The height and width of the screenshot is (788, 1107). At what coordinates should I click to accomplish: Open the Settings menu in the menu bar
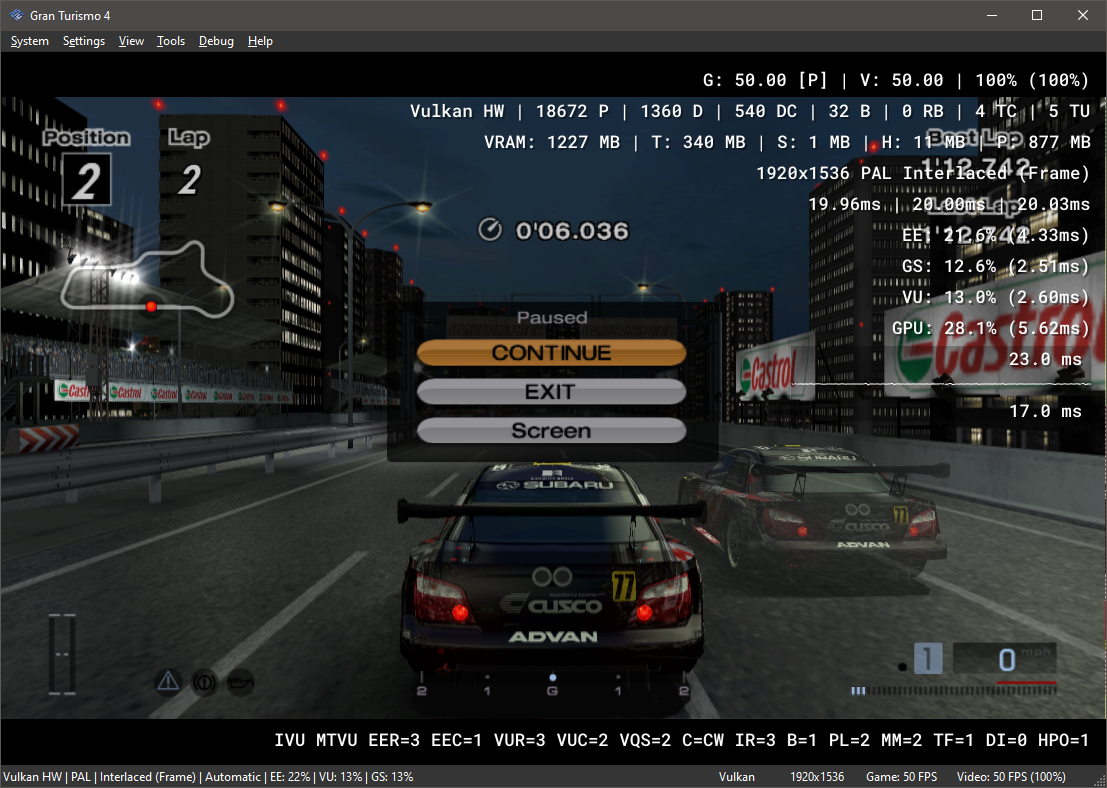click(x=84, y=41)
